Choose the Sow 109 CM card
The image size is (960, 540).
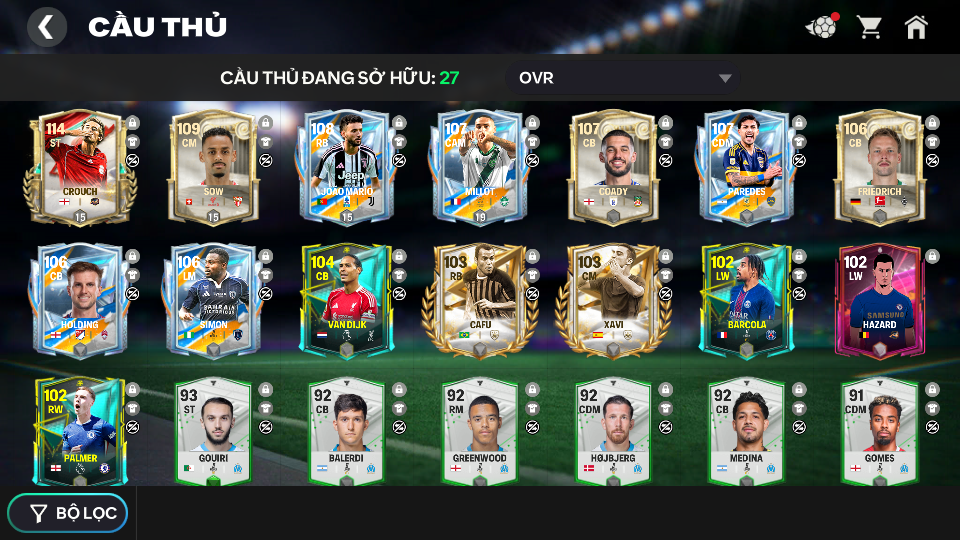[x=212, y=167]
